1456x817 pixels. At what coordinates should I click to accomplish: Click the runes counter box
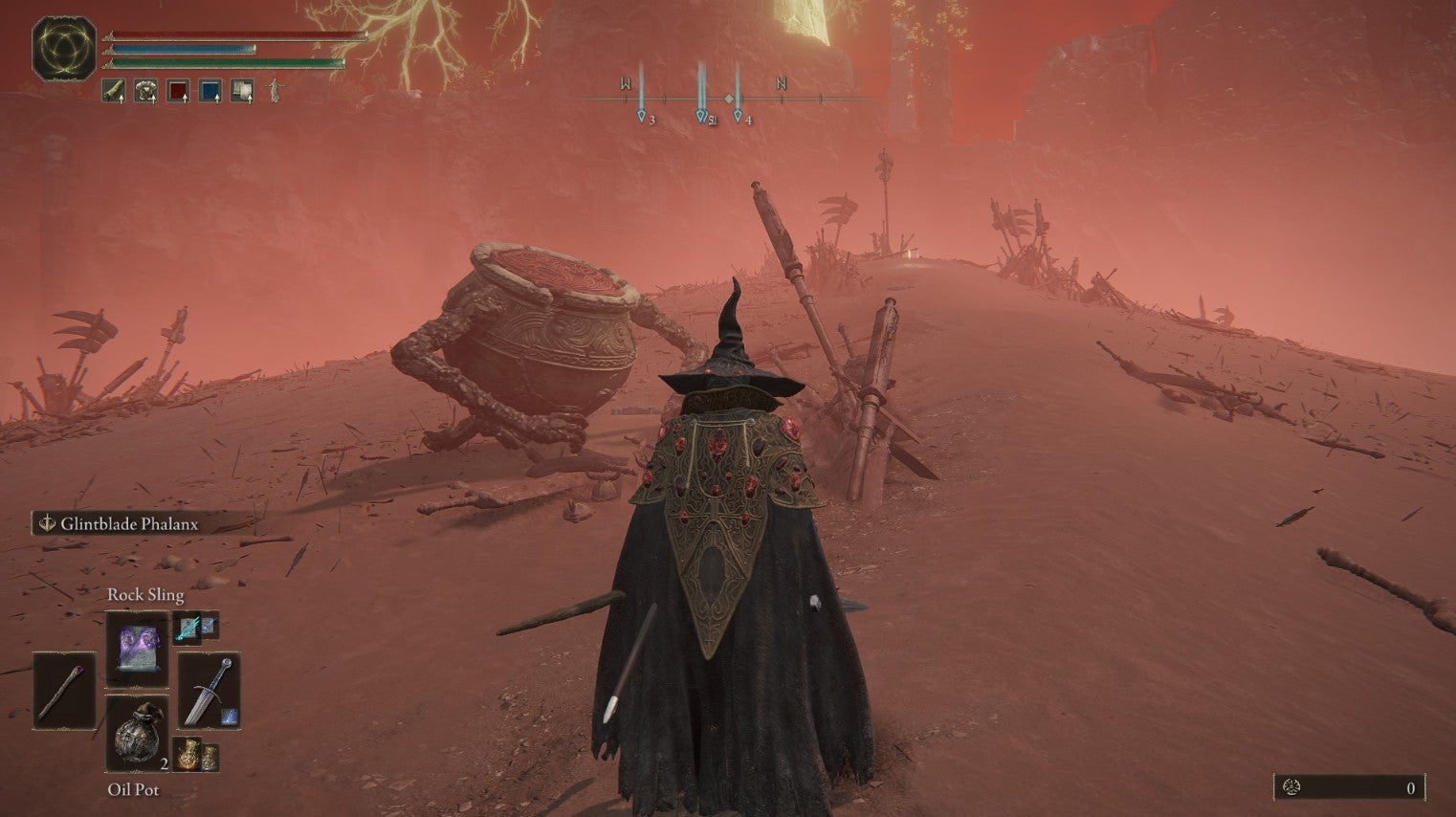pyautogui.click(x=1350, y=787)
